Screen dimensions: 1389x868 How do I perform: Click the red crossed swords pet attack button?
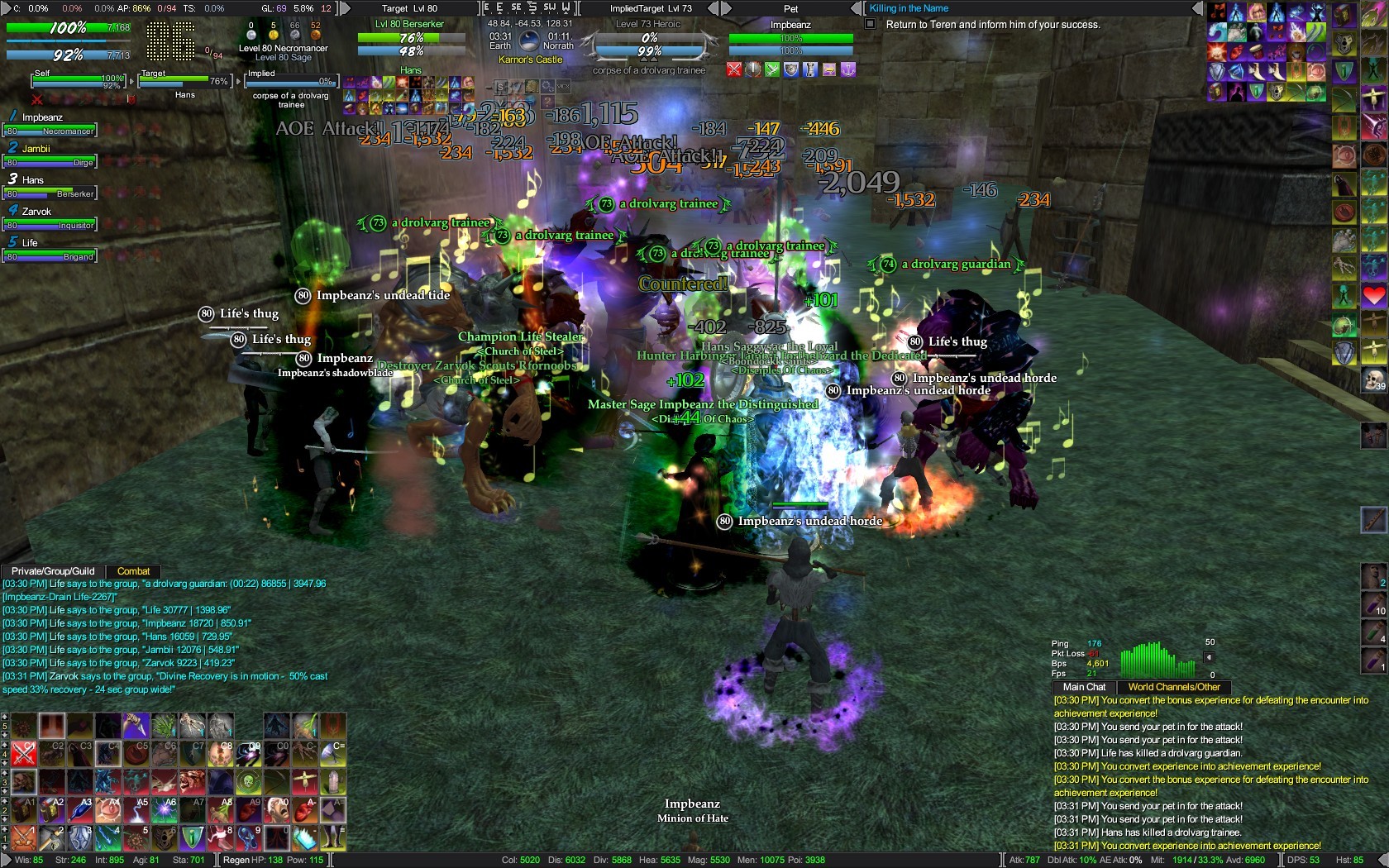coord(734,70)
